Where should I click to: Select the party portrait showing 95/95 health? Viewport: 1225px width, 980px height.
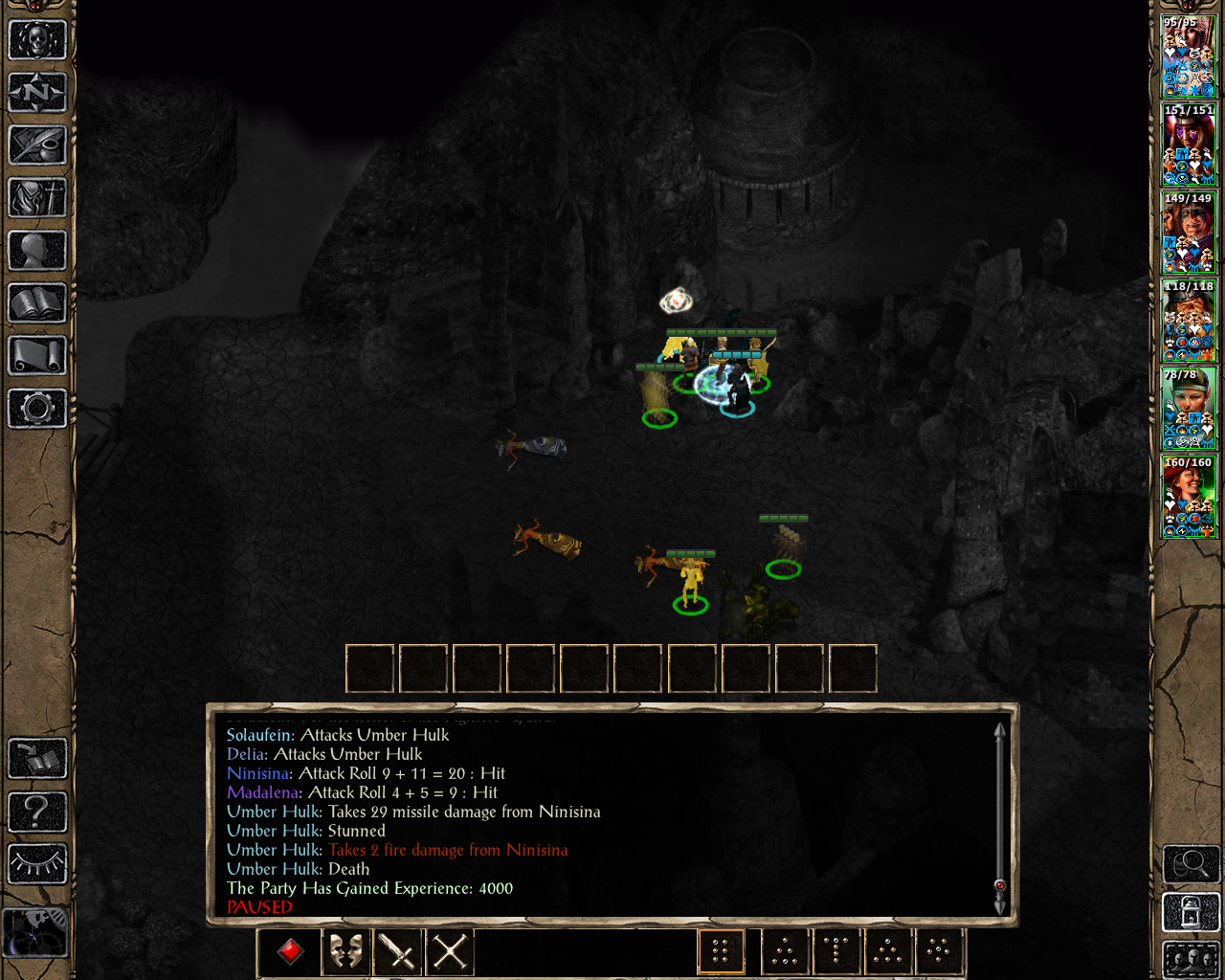tap(1189, 57)
